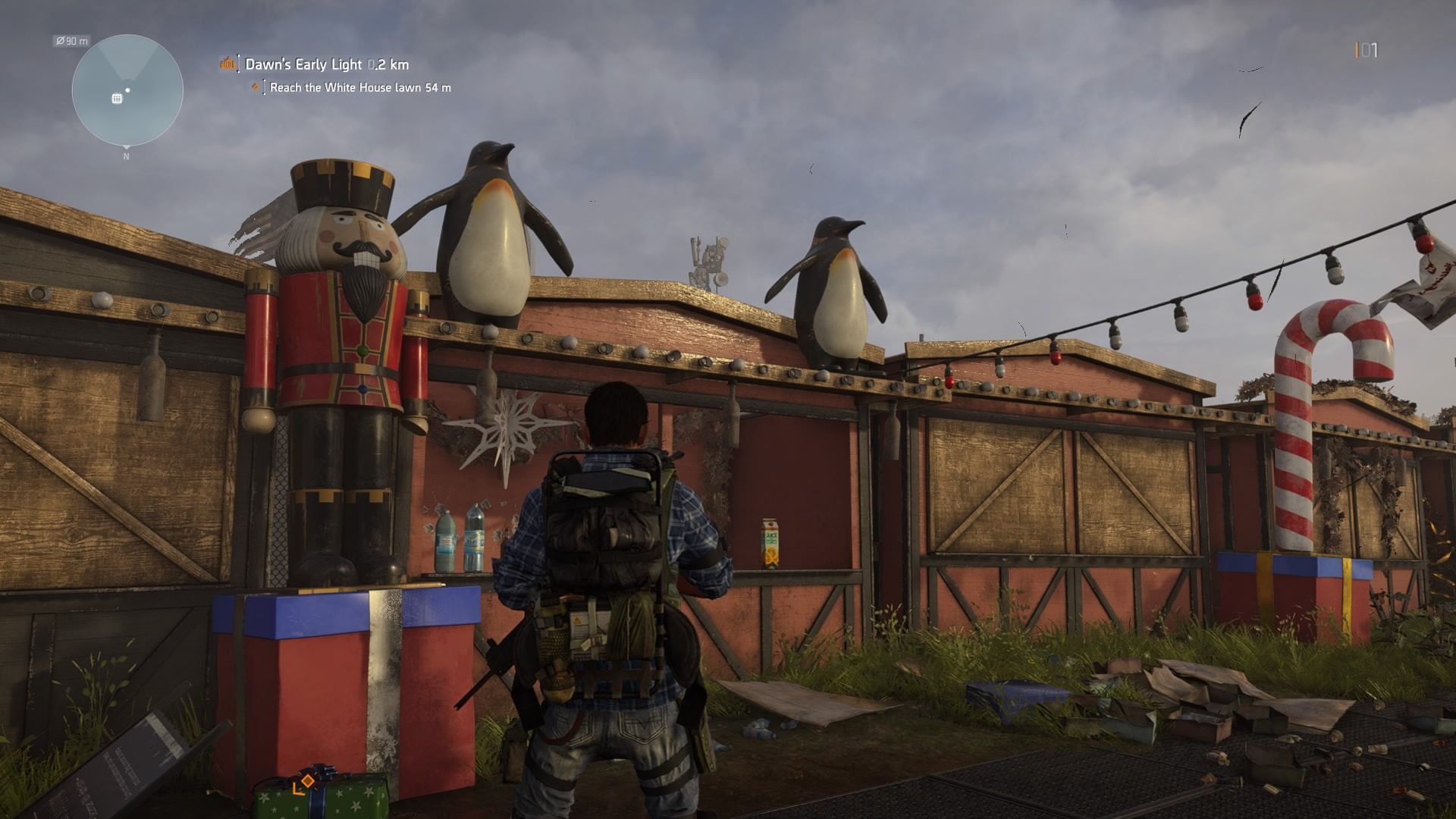Click the orange White House mission icon
The height and width of the screenshot is (819, 1456).
point(226,64)
